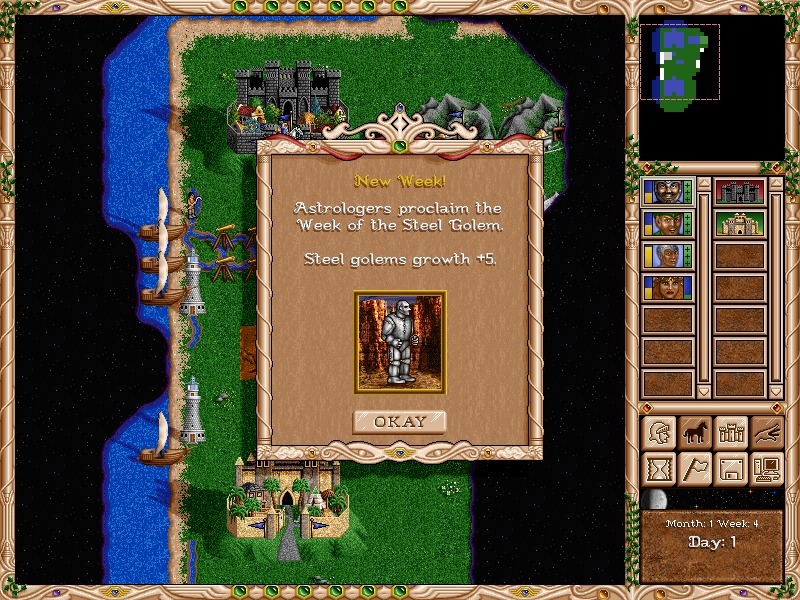Select the red-haired female hero portrait
This screenshot has width=800, height=600.
(x=667, y=287)
